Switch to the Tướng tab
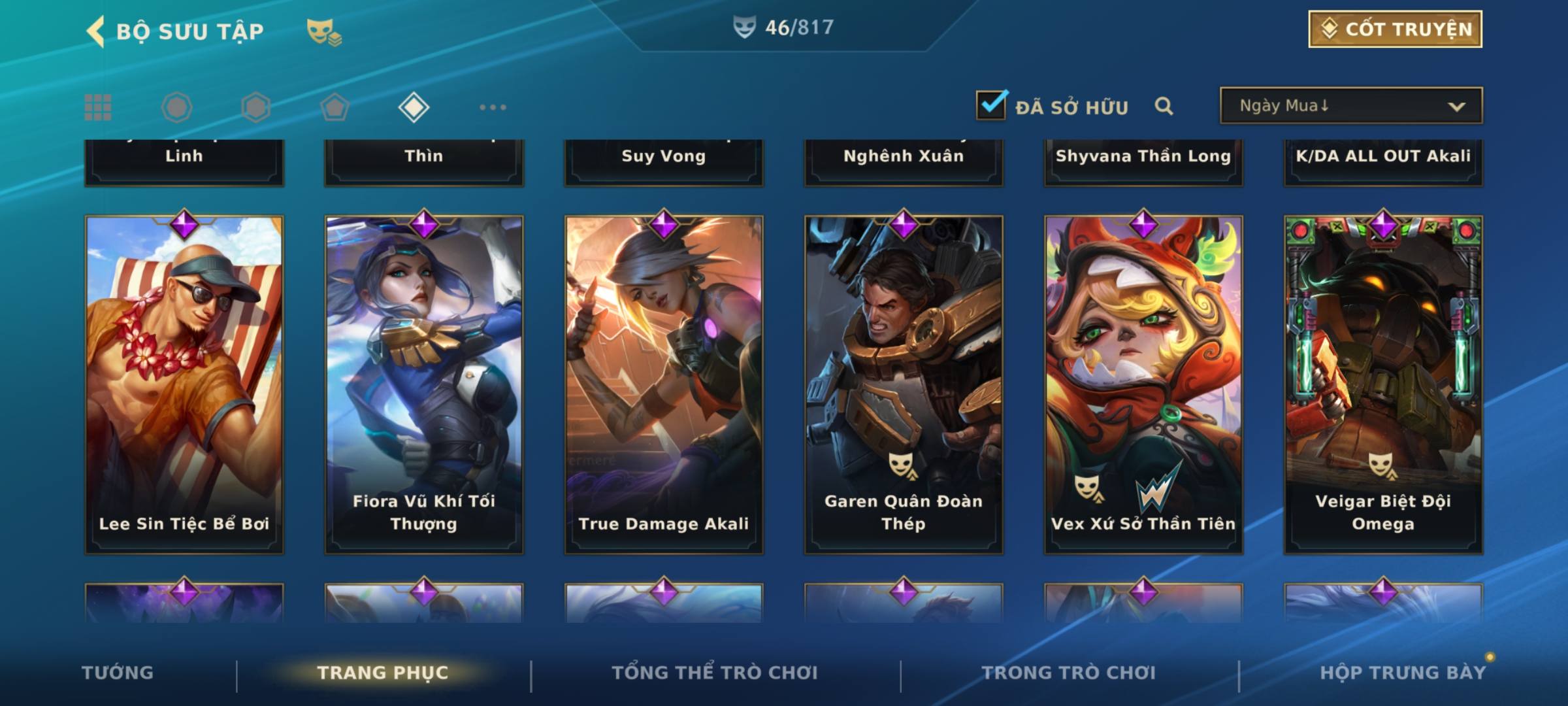The width and height of the screenshot is (1568, 706). (118, 673)
